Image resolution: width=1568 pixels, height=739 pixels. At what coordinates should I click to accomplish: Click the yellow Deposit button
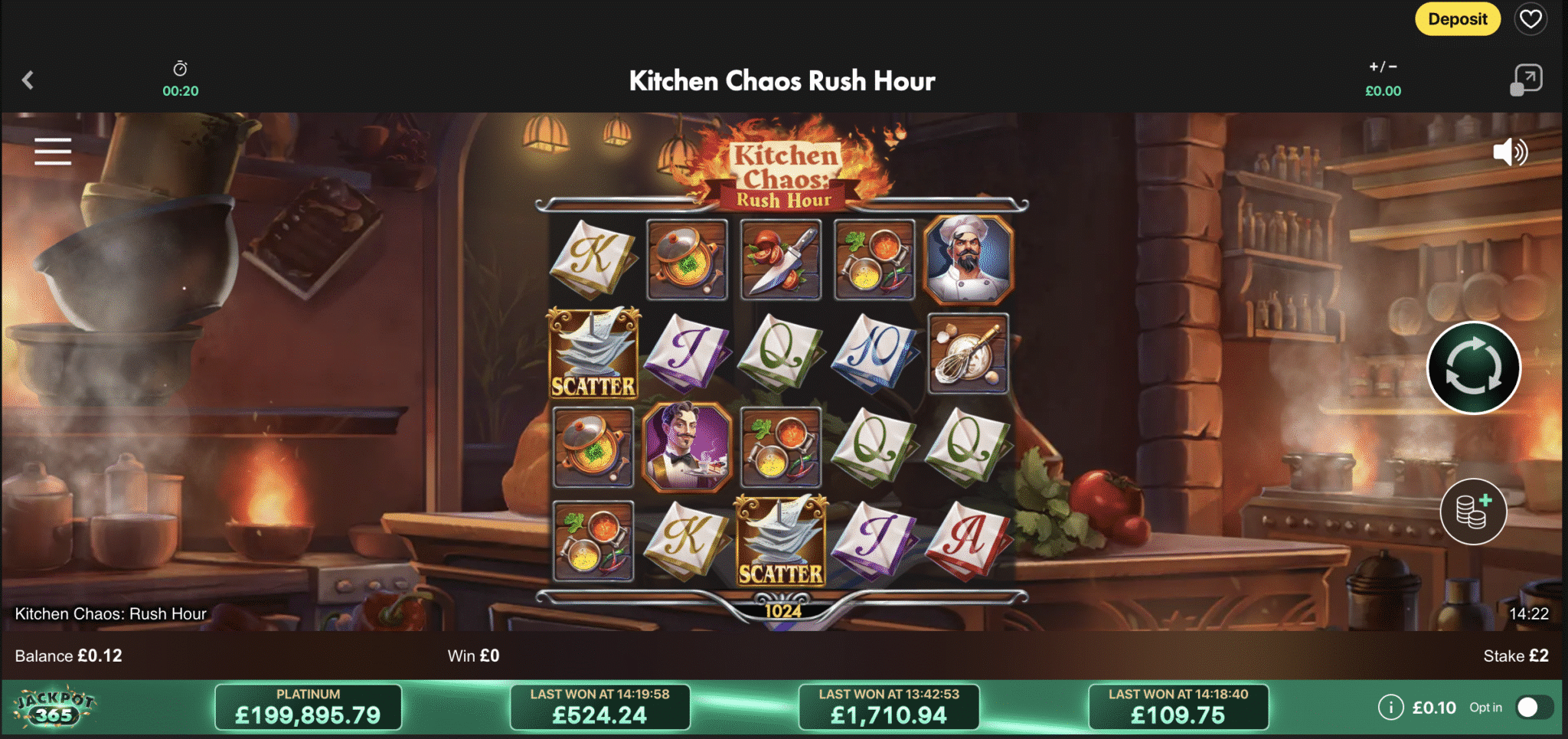tap(1457, 19)
